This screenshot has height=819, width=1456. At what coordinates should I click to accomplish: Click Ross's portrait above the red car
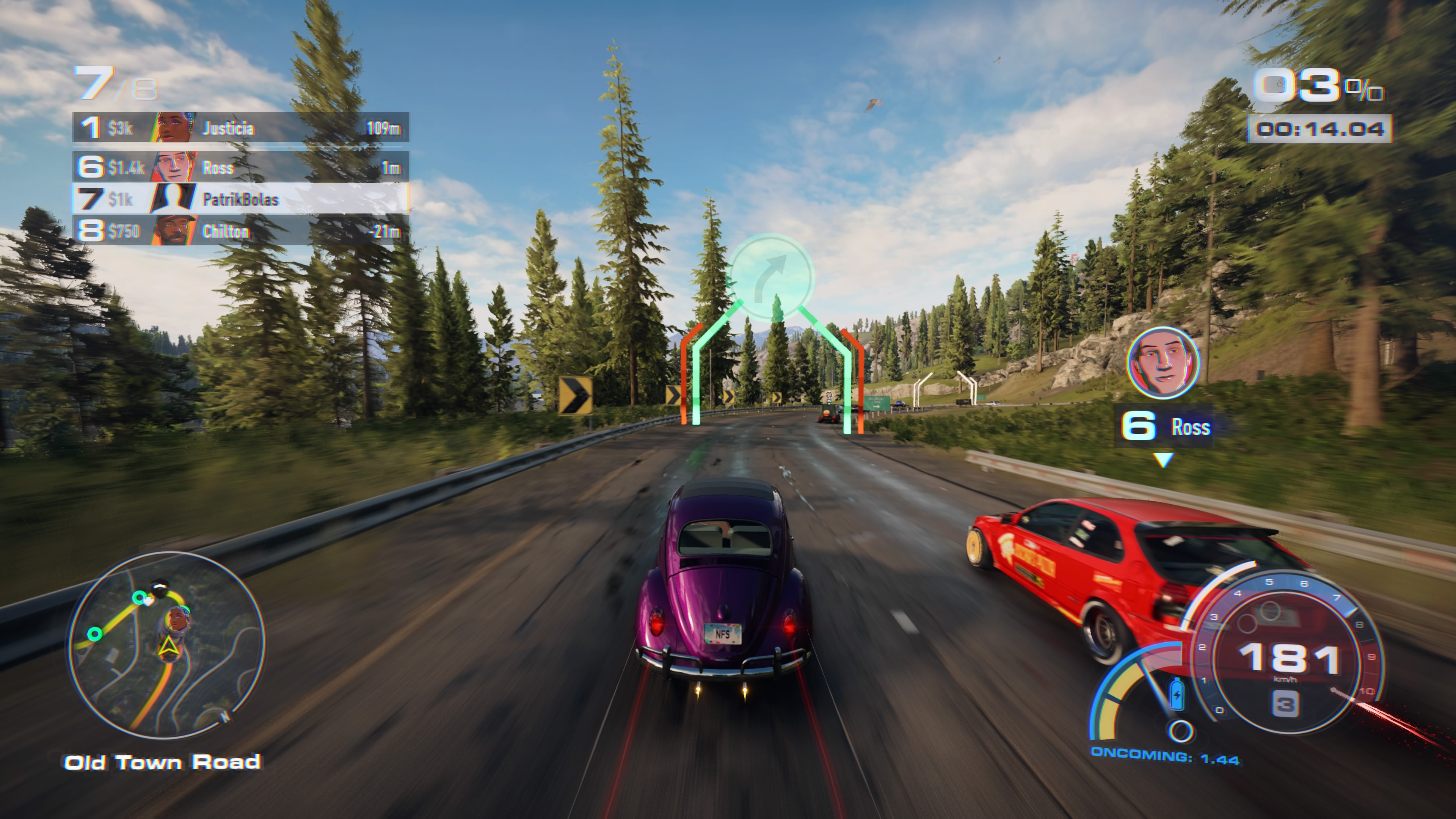(x=1162, y=362)
